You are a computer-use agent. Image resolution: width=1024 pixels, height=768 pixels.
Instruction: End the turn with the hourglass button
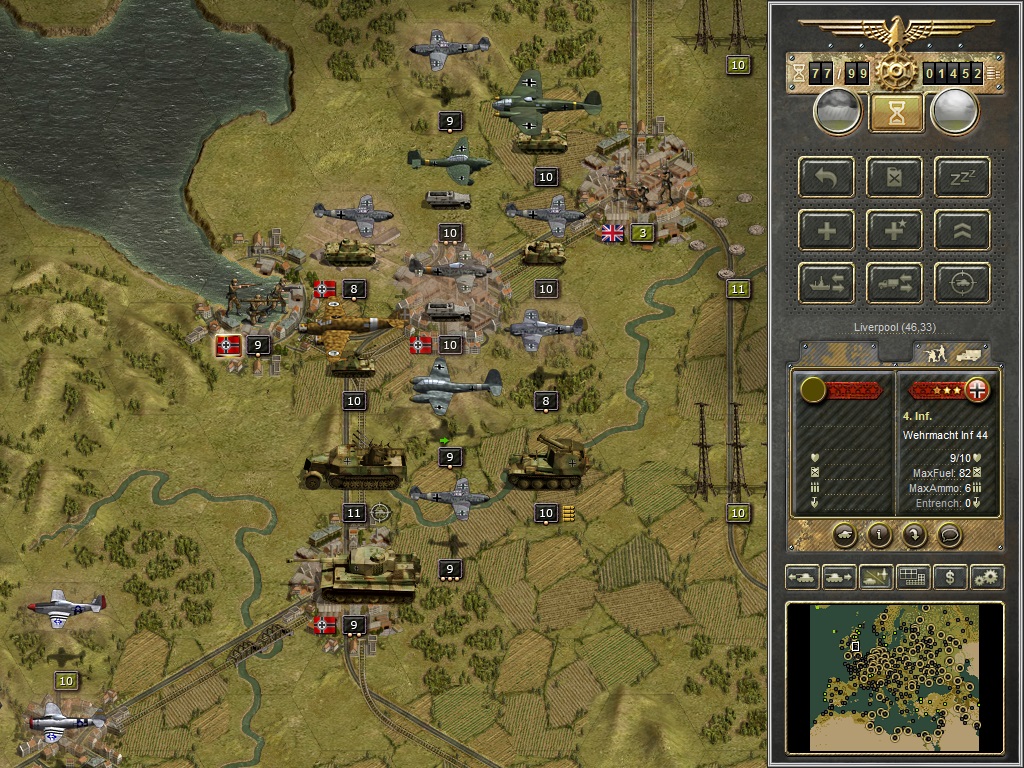896,112
